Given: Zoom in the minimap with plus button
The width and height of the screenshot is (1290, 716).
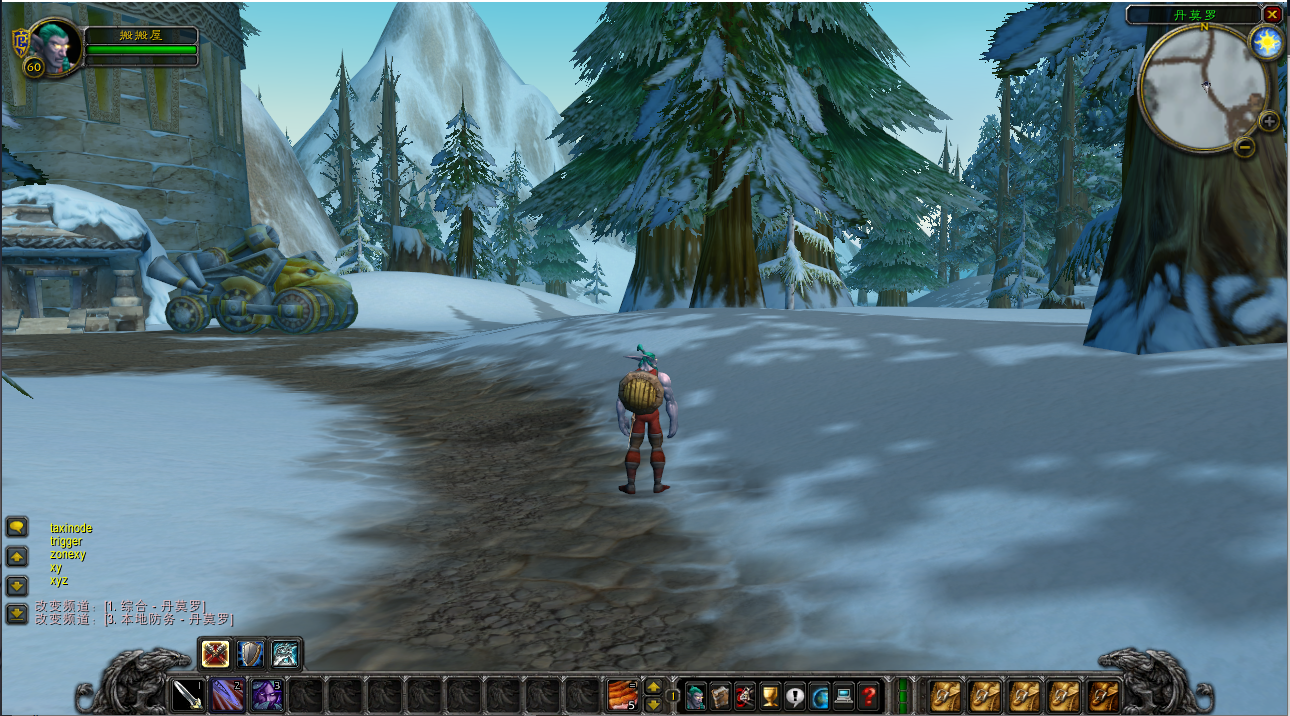Looking at the screenshot, I should tap(1269, 122).
